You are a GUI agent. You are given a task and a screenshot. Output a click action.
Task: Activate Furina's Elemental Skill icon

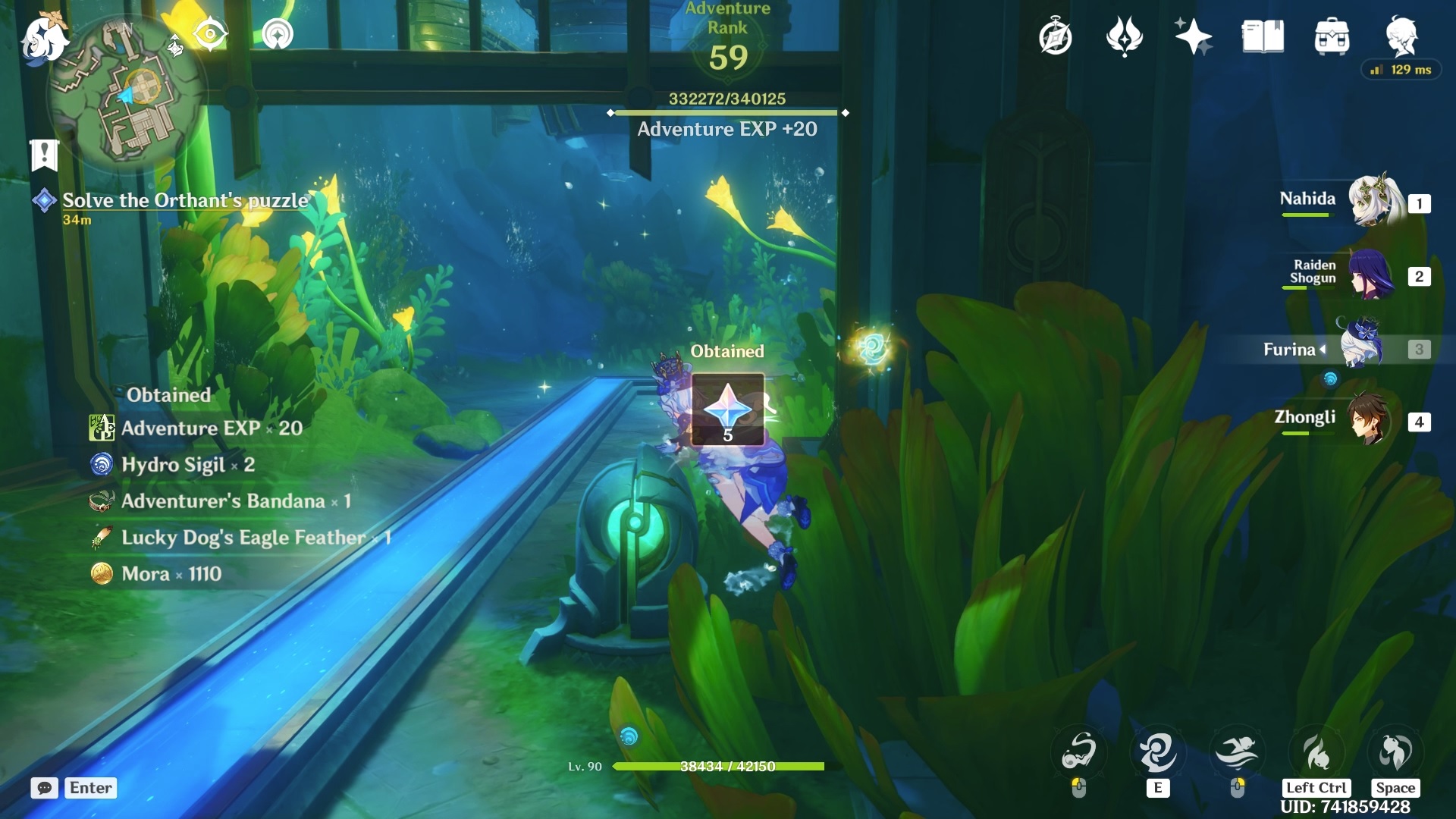(x=1157, y=752)
